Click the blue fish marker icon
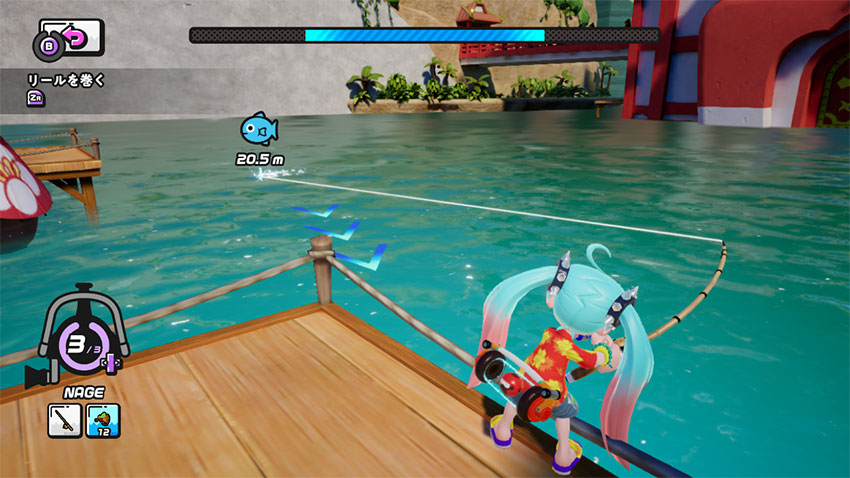This screenshot has height=478, width=850. point(259,129)
